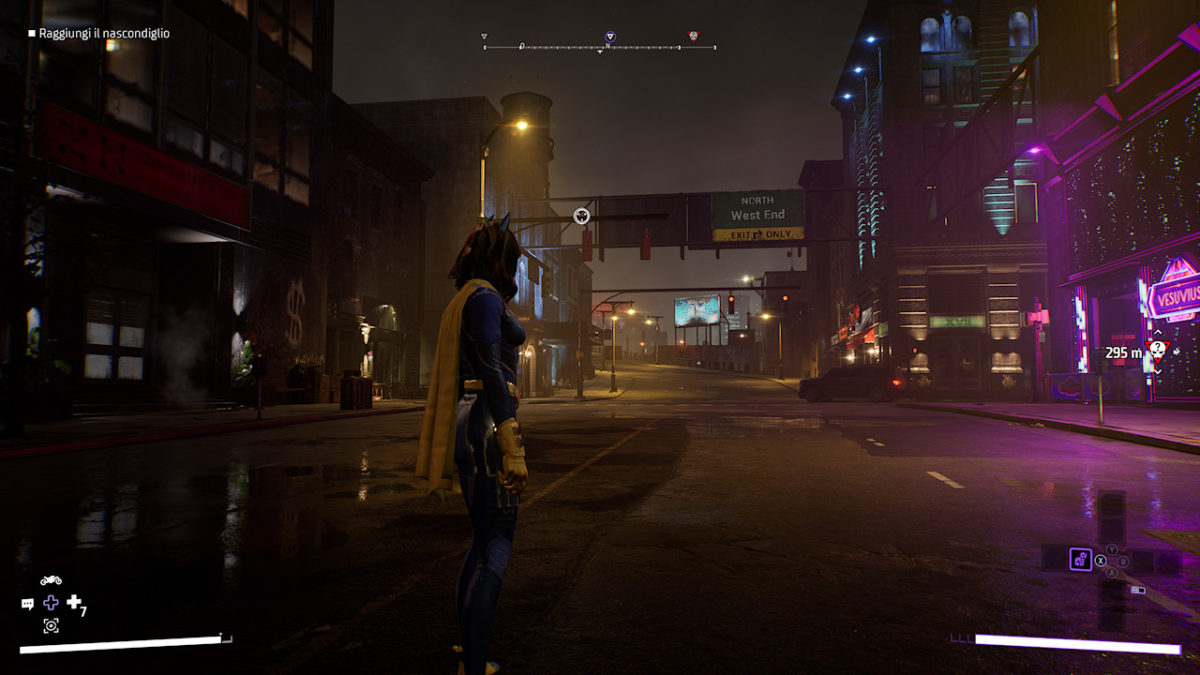Click the circular bat-symbol marker near the road sign
The width and height of the screenshot is (1200, 675).
click(582, 215)
